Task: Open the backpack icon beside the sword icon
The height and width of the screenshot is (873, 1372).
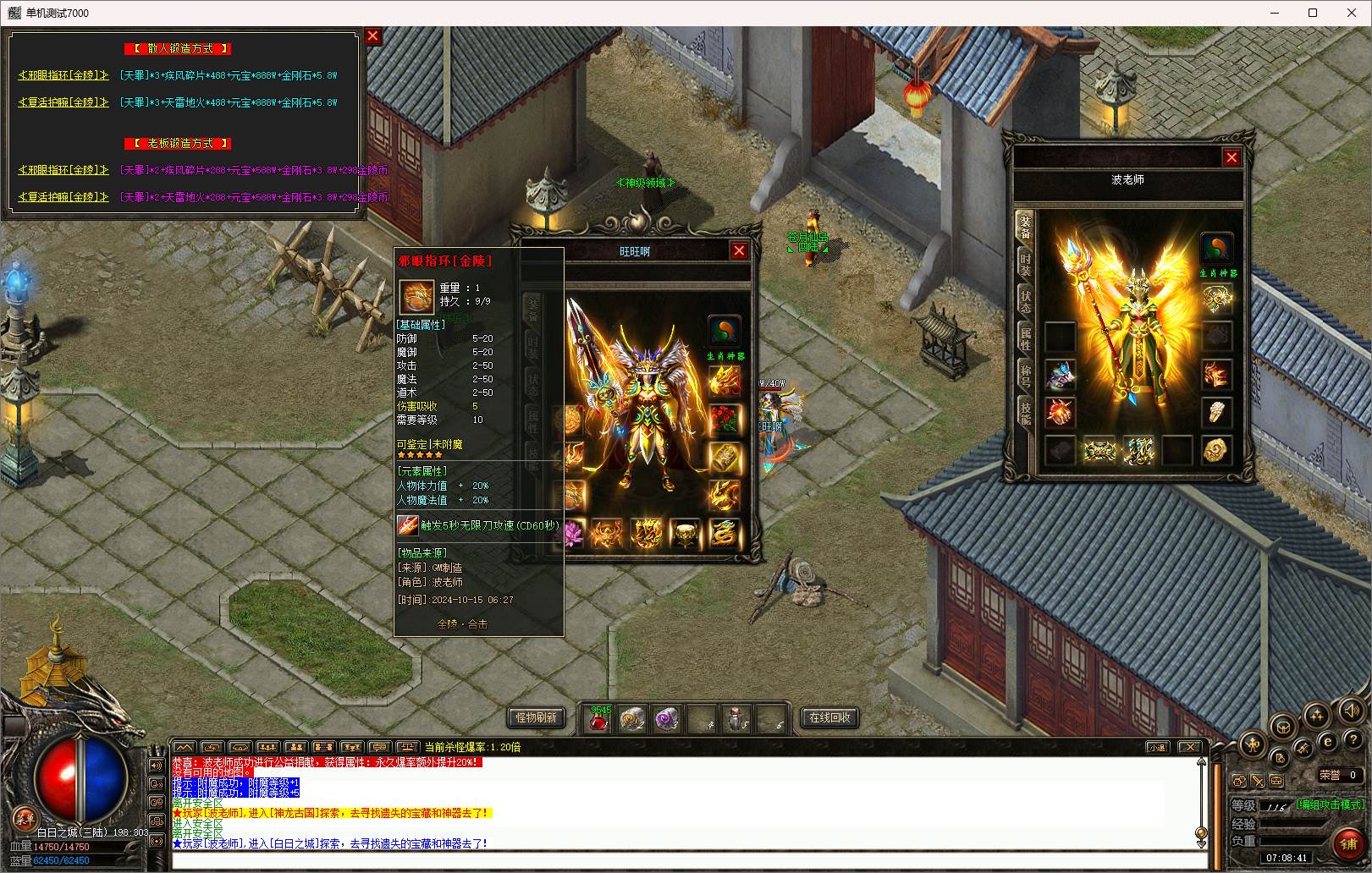Action: [1277, 781]
